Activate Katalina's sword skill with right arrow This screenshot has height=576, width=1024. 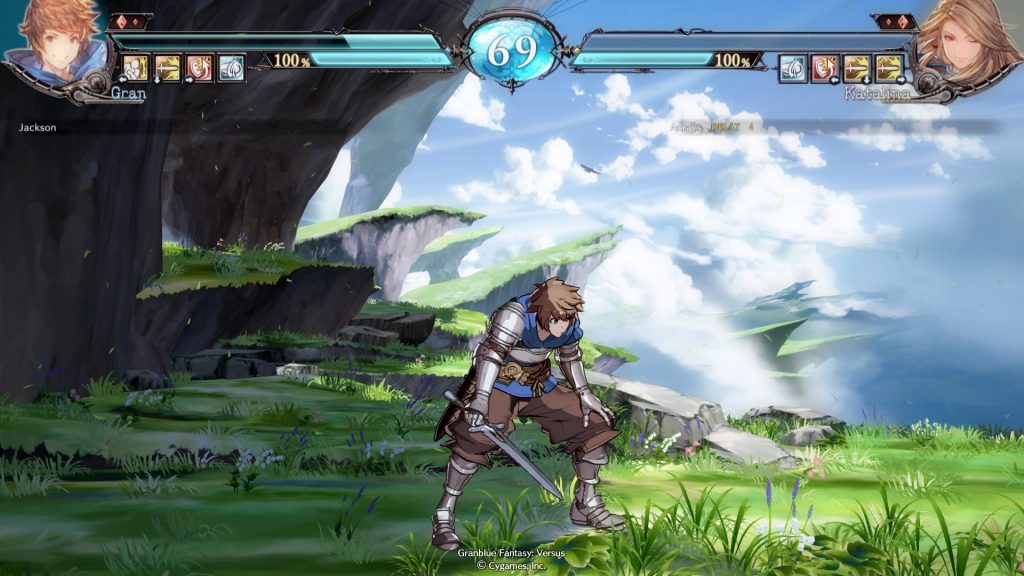(889, 67)
